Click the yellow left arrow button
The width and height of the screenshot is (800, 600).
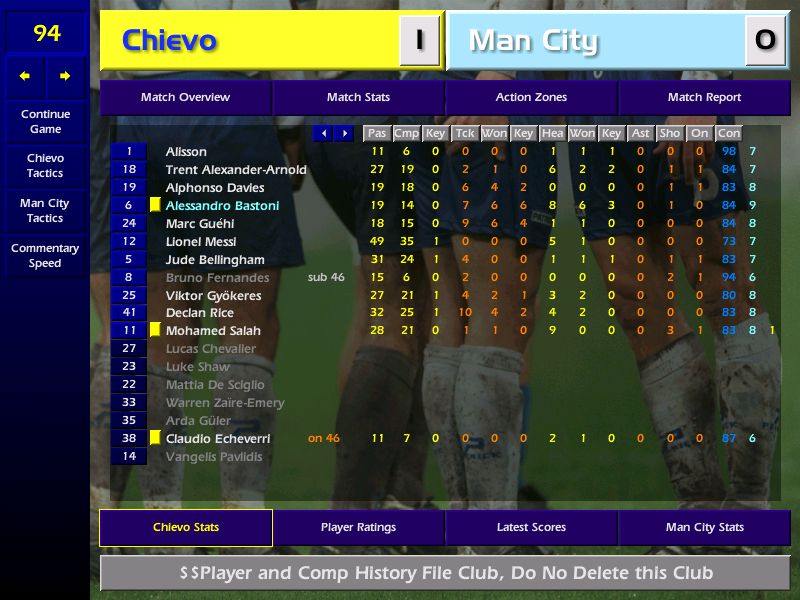tap(25, 76)
